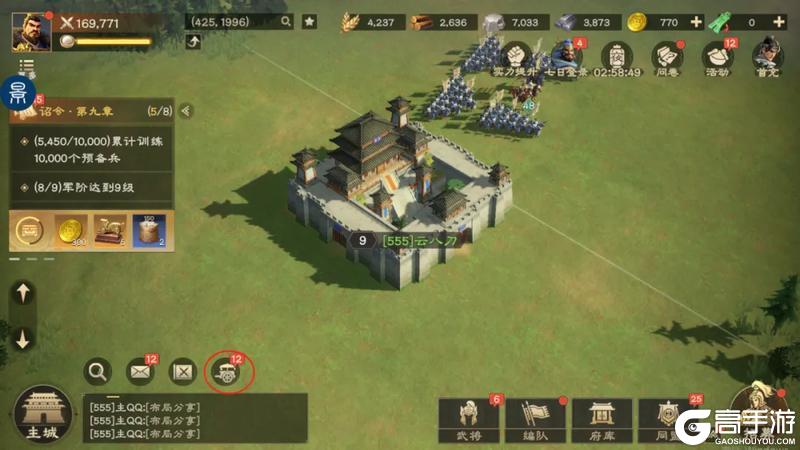The image size is (800, 450).
Task: Collapse the chapter nine quest panel
Action: (x=185, y=111)
